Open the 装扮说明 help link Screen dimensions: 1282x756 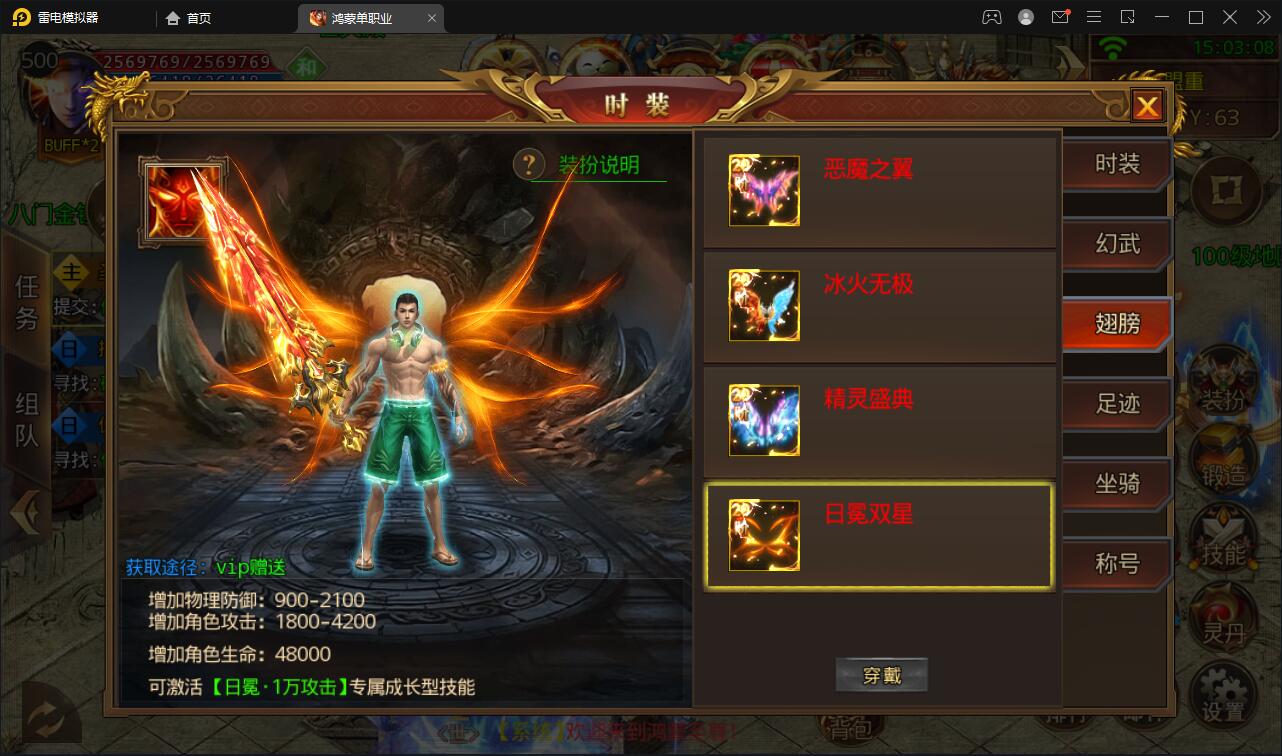click(598, 166)
